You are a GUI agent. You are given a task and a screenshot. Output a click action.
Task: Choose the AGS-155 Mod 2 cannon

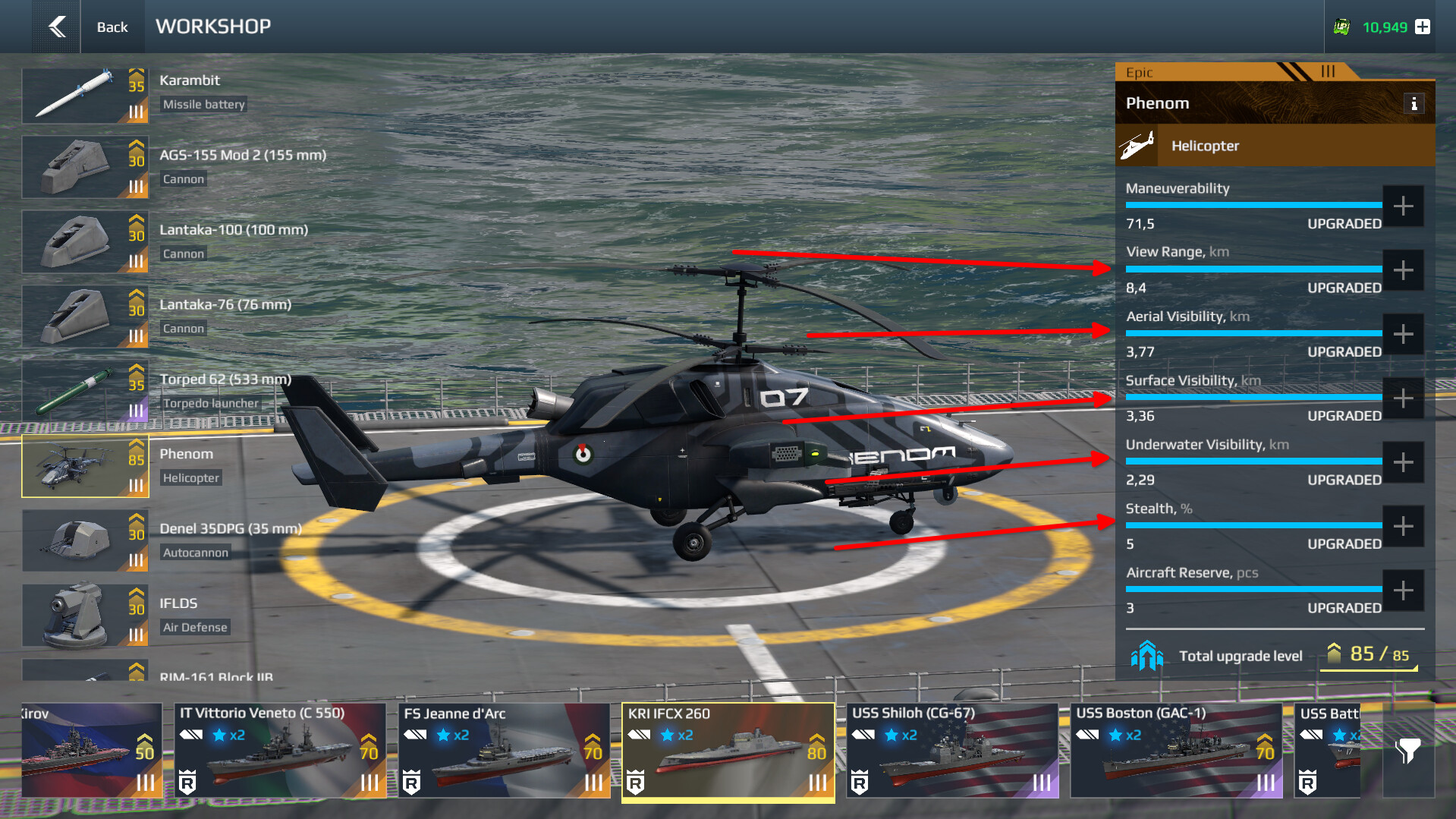[85, 168]
